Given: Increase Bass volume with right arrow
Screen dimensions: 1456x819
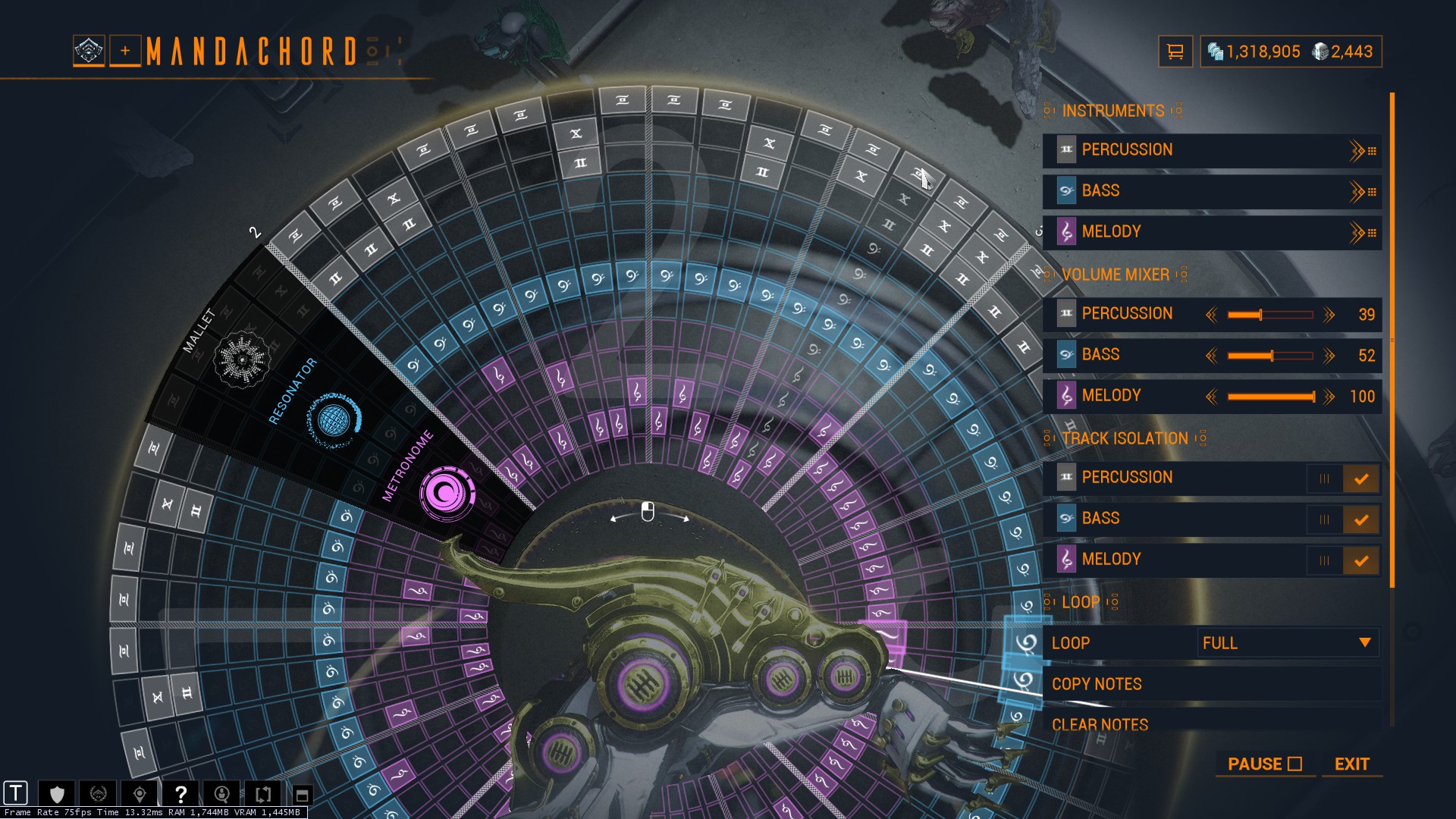Looking at the screenshot, I should pos(1329,356).
